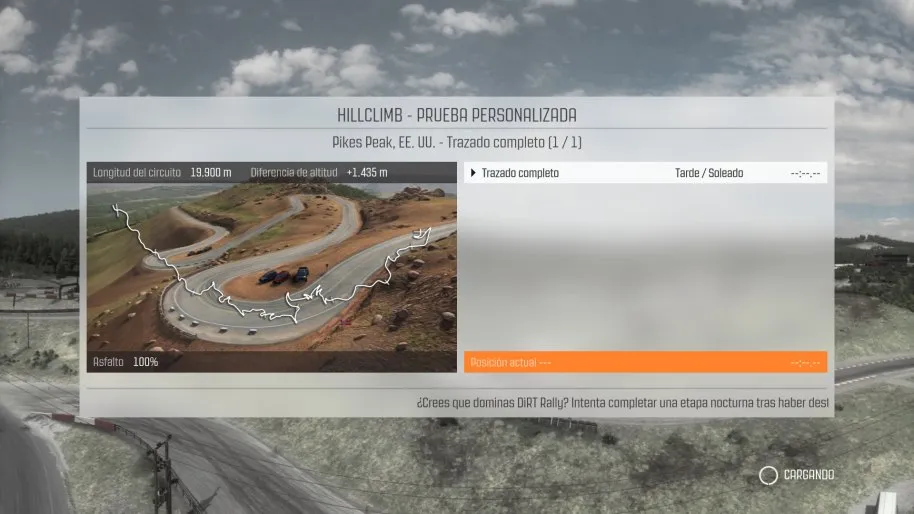Image resolution: width=914 pixels, height=514 pixels.
Task: Select the Trazado completo stage row
Action: click(645, 173)
